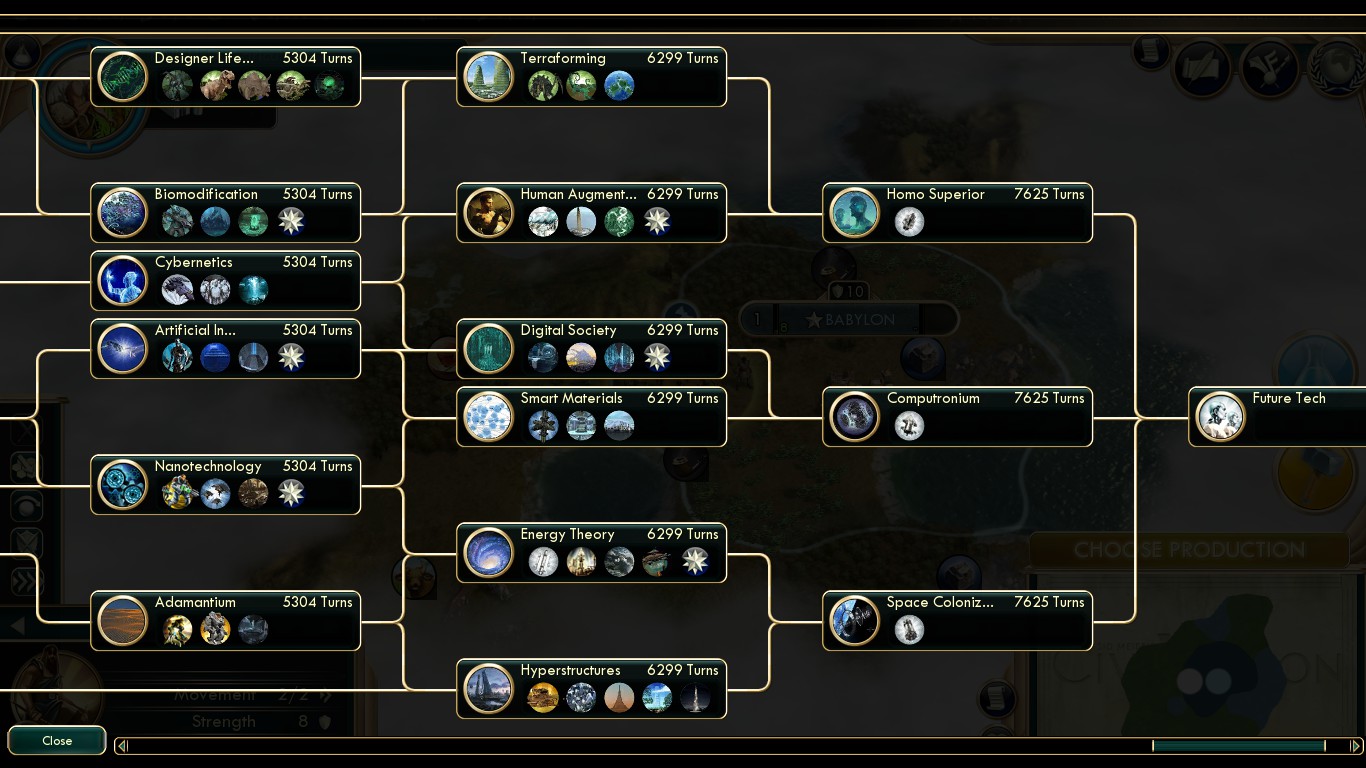The width and height of the screenshot is (1366, 768).
Task: Click the Babylon city banner
Action: coord(849,318)
